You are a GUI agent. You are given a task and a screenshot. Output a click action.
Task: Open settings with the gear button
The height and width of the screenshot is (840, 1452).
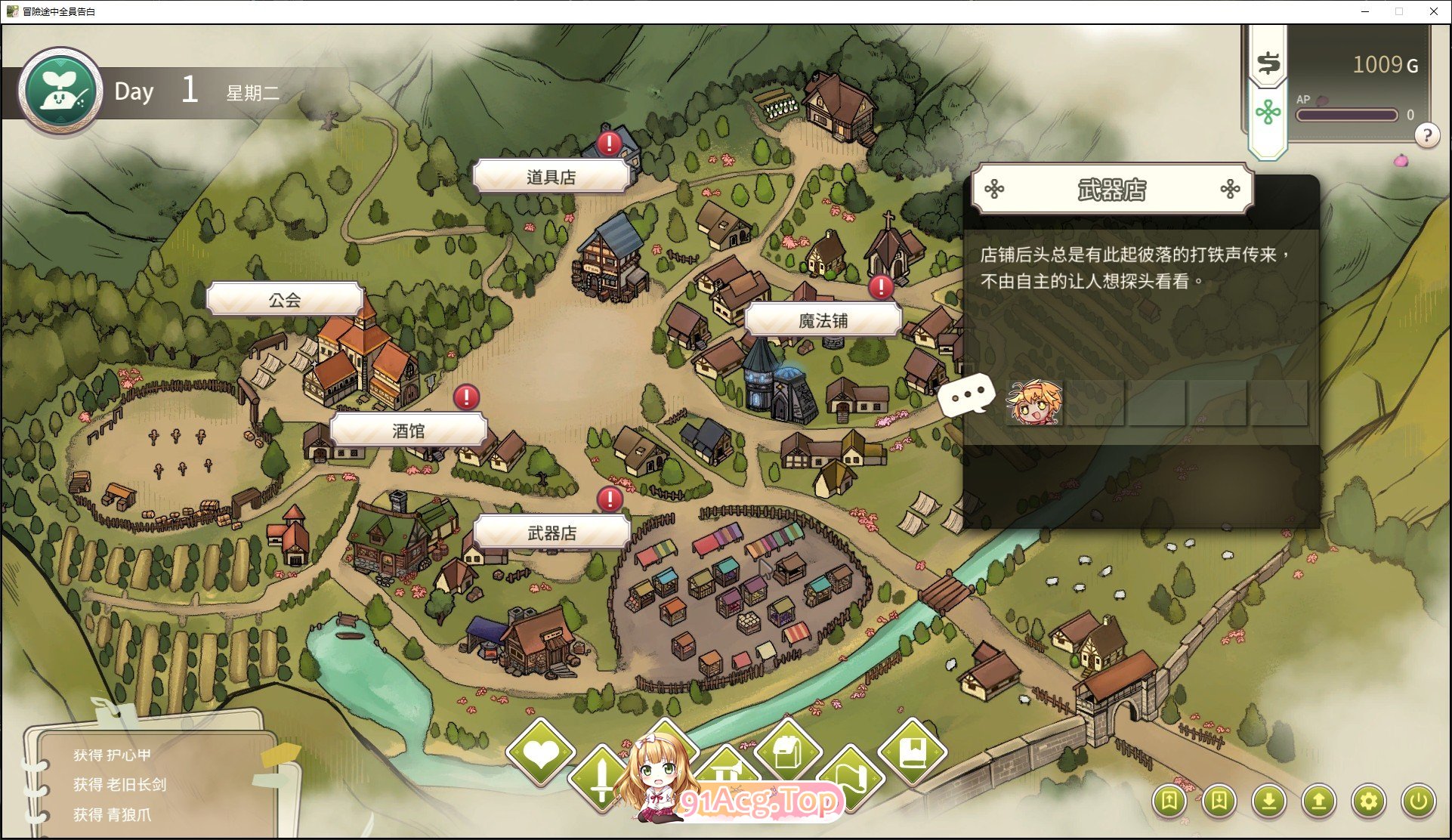pos(1368,801)
